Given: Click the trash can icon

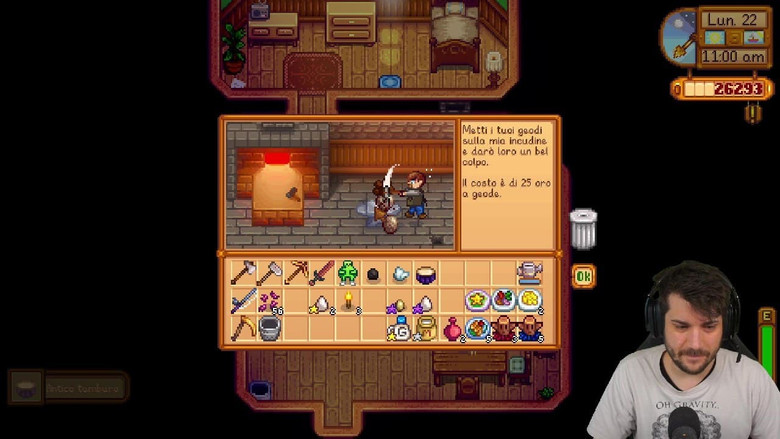Looking at the screenshot, I should click(x=583, y=229).
